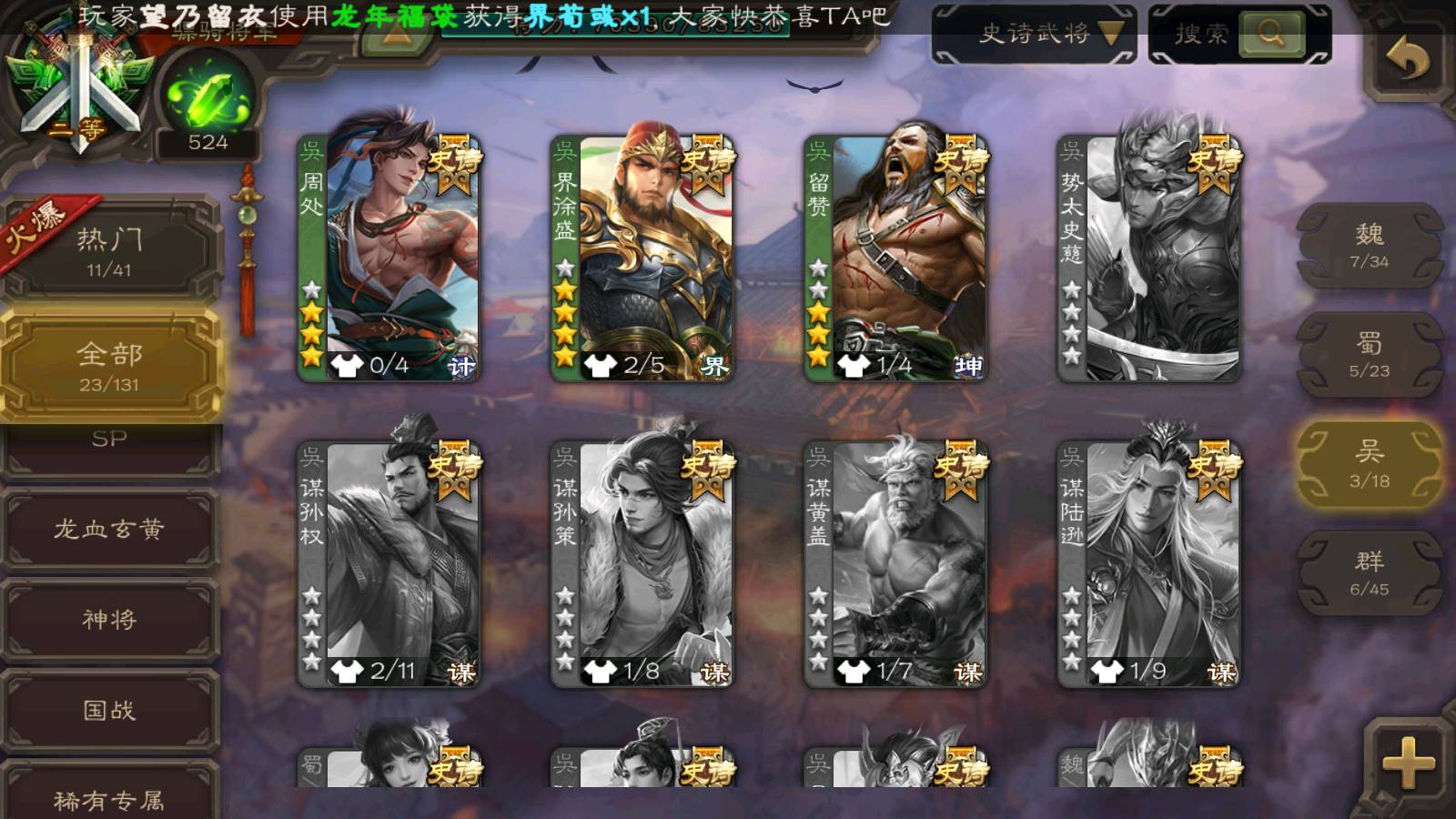Select the 全部 category tab
1456x819 pixels.
[x=109, y=366]
